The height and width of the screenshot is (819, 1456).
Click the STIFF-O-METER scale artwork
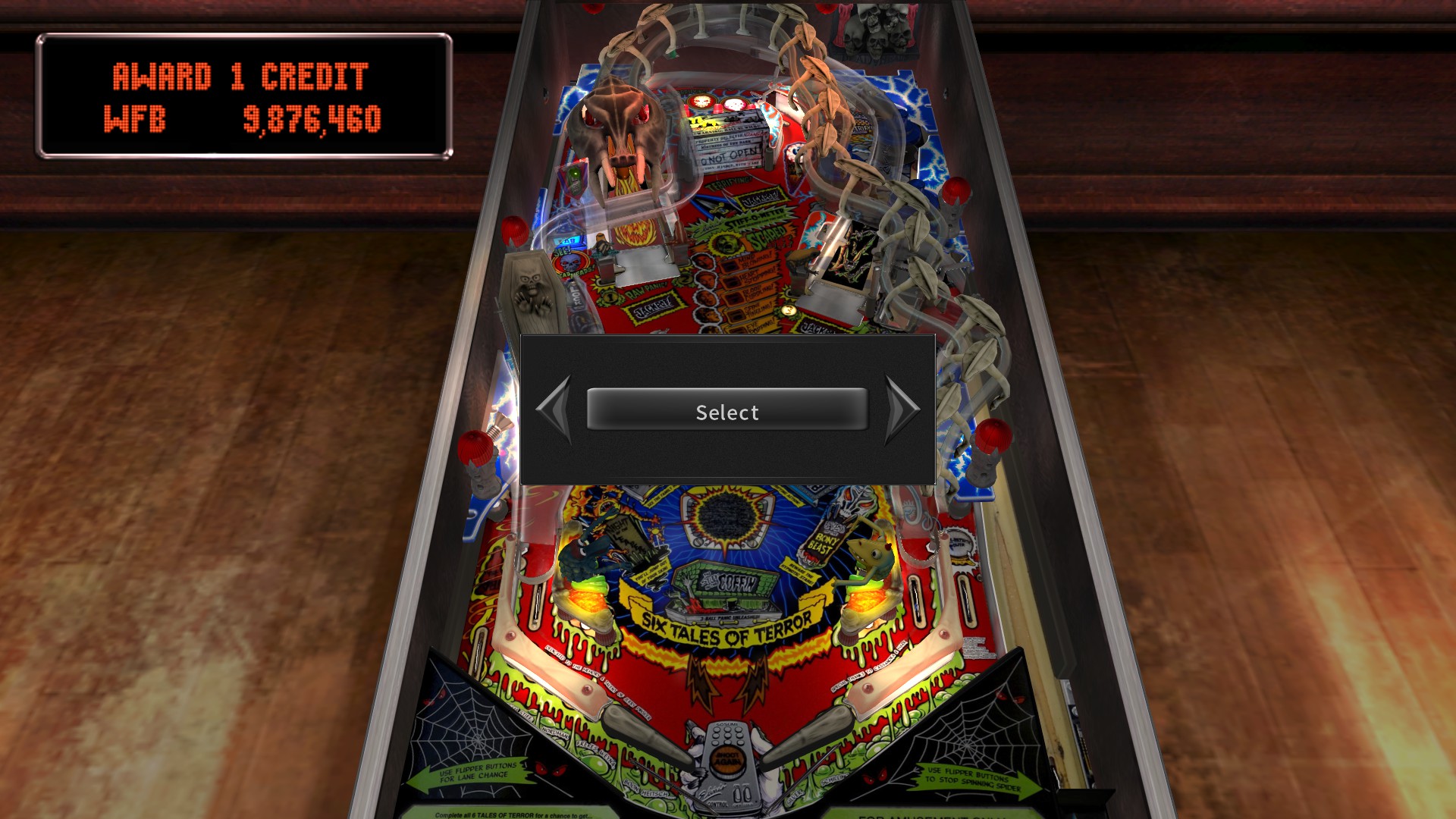pyautogui.click(x=755, y=220)
